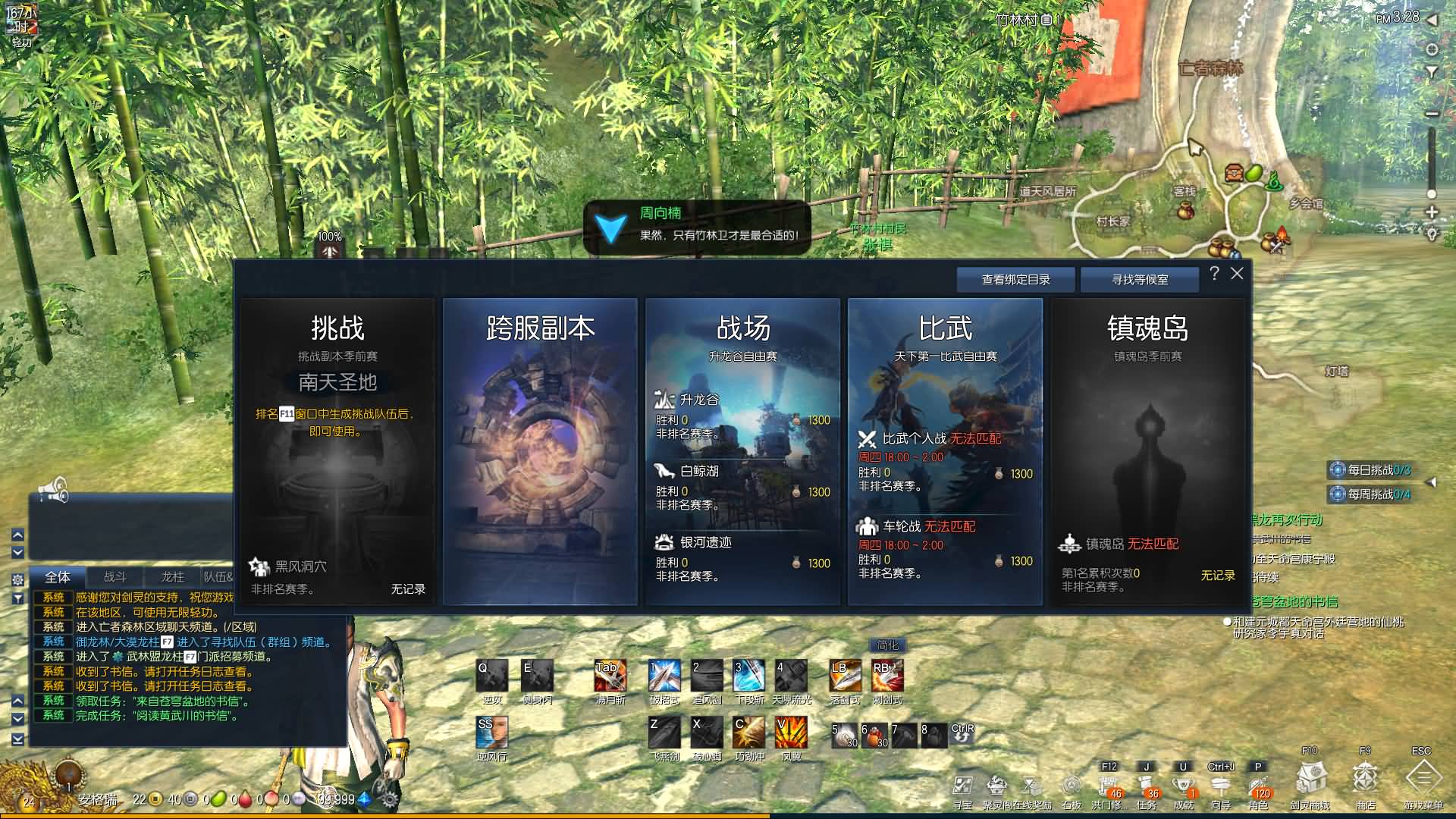Open the 镇魂岛 panel
1456x819 pixels.
click(x=1147, y=451)
